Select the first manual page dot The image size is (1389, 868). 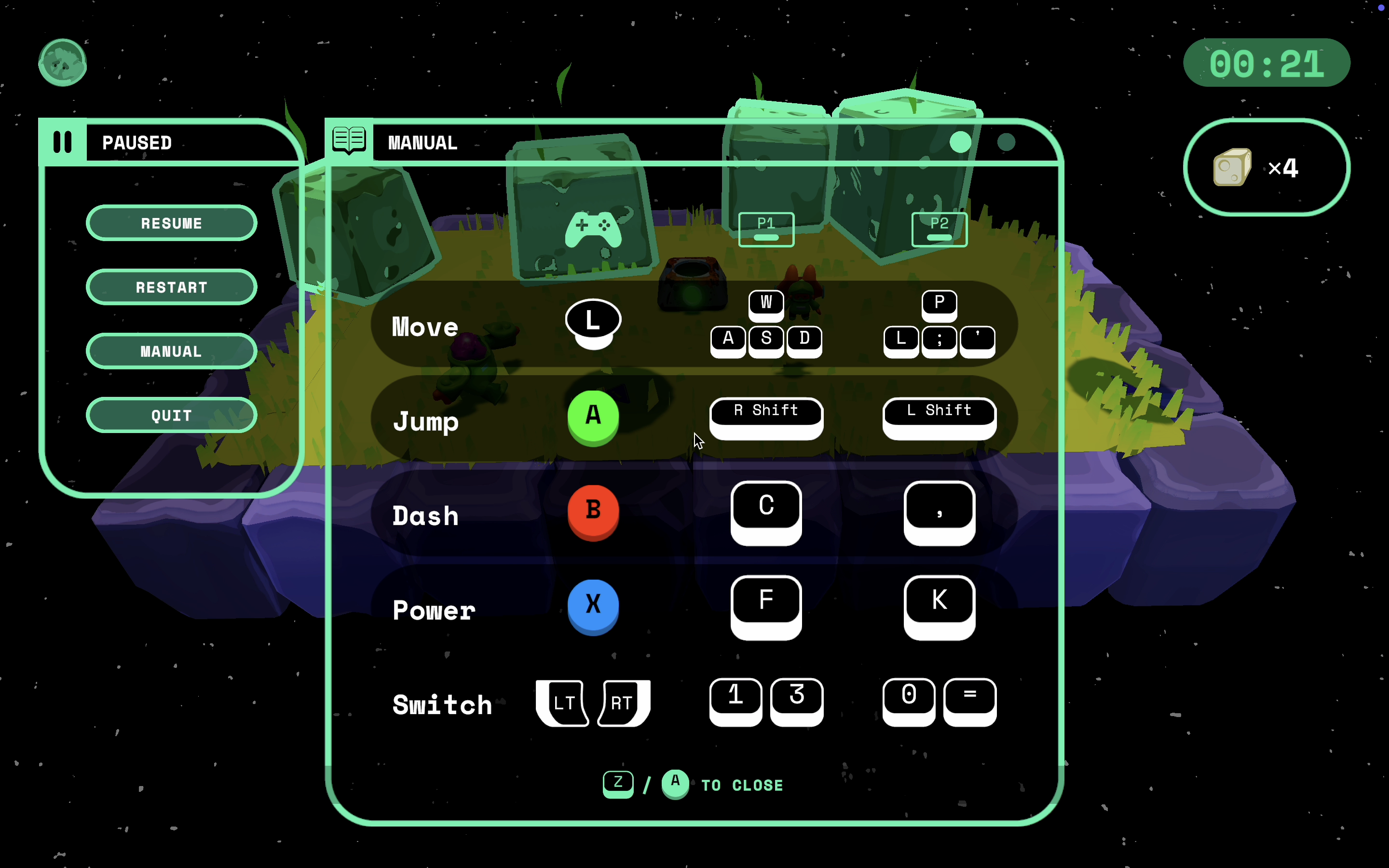click(960, 142)
